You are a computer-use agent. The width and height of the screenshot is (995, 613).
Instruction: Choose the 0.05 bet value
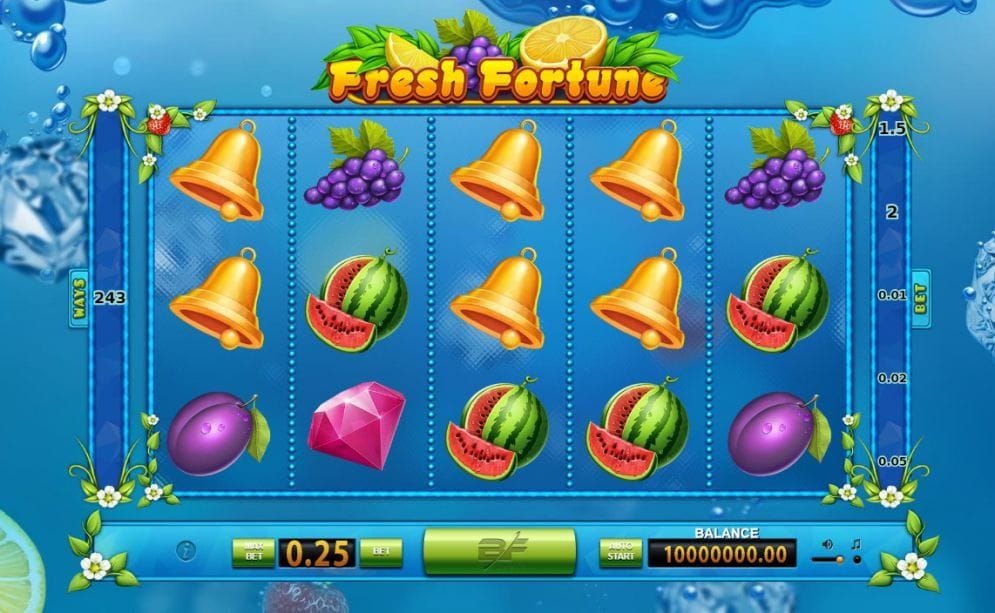coord(892,461)
